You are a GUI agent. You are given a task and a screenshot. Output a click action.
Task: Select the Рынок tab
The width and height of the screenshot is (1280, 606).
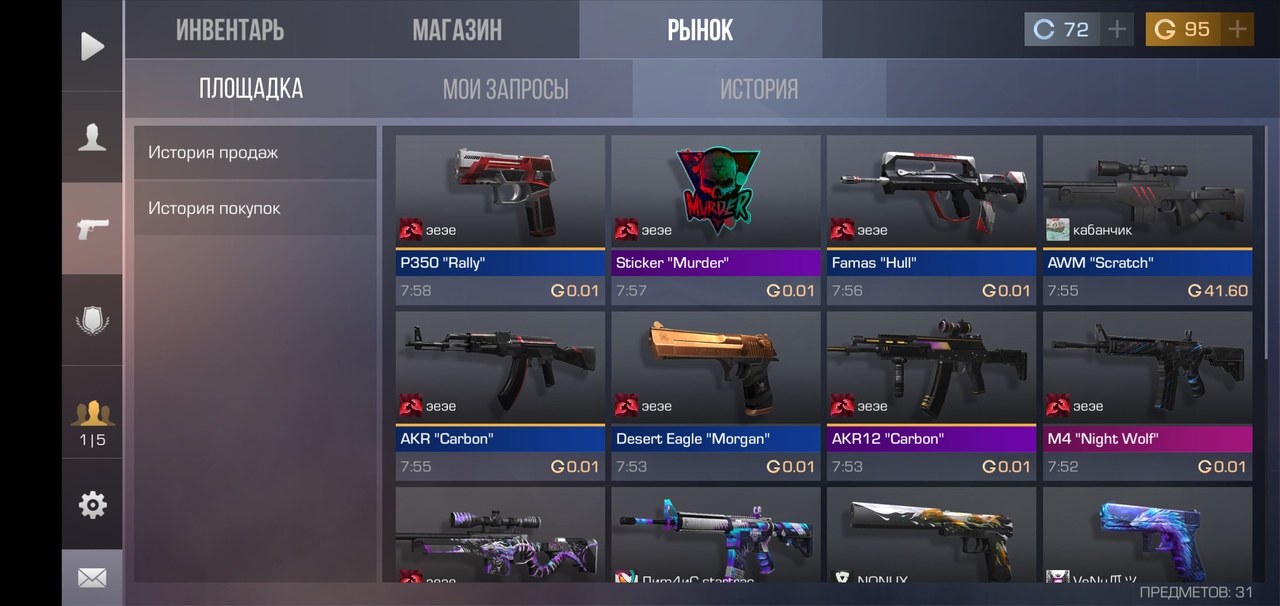(x=700, y=30)
